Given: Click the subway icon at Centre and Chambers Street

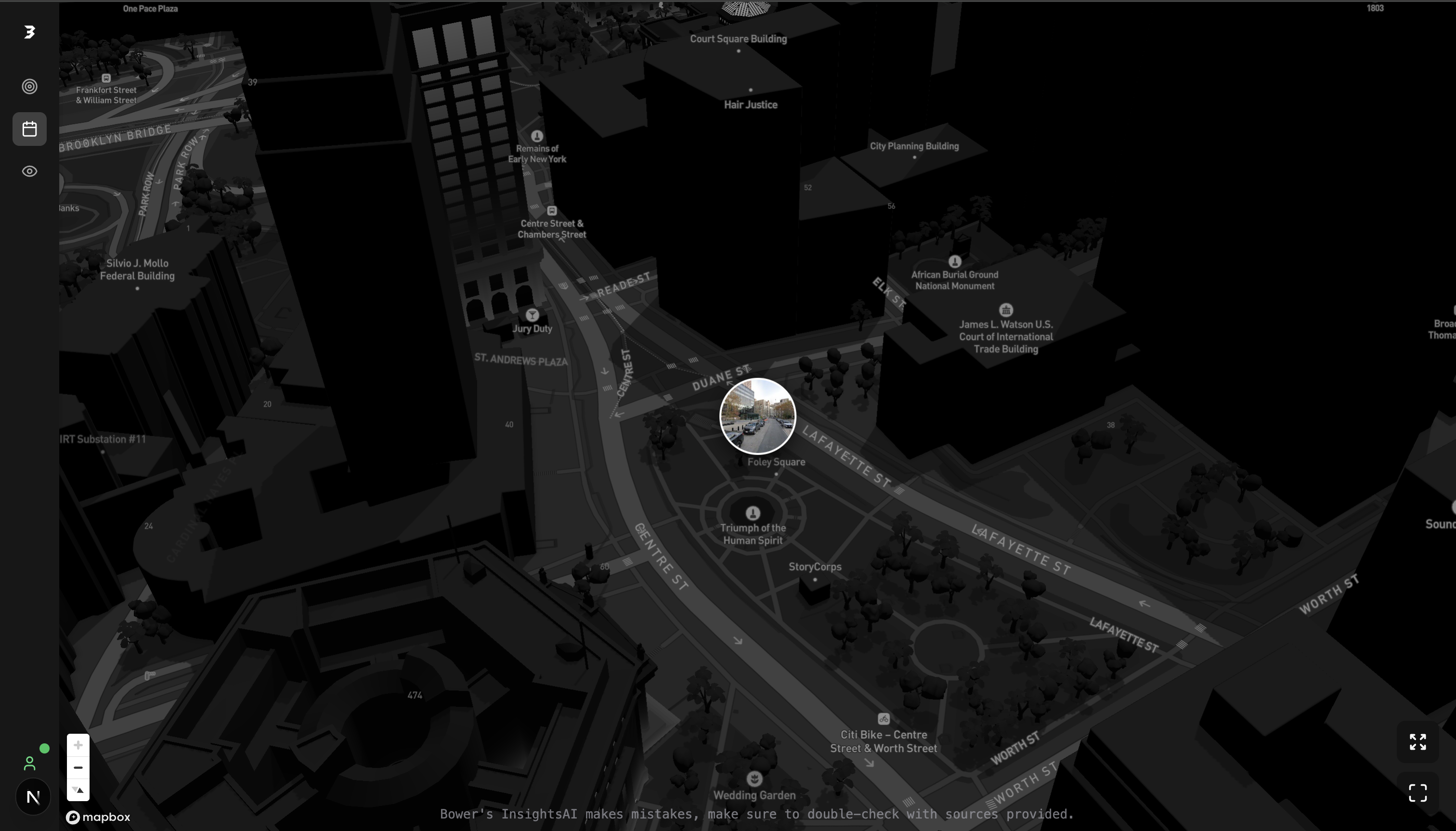Looking at the screenshot, I should (x=551, y=210).
